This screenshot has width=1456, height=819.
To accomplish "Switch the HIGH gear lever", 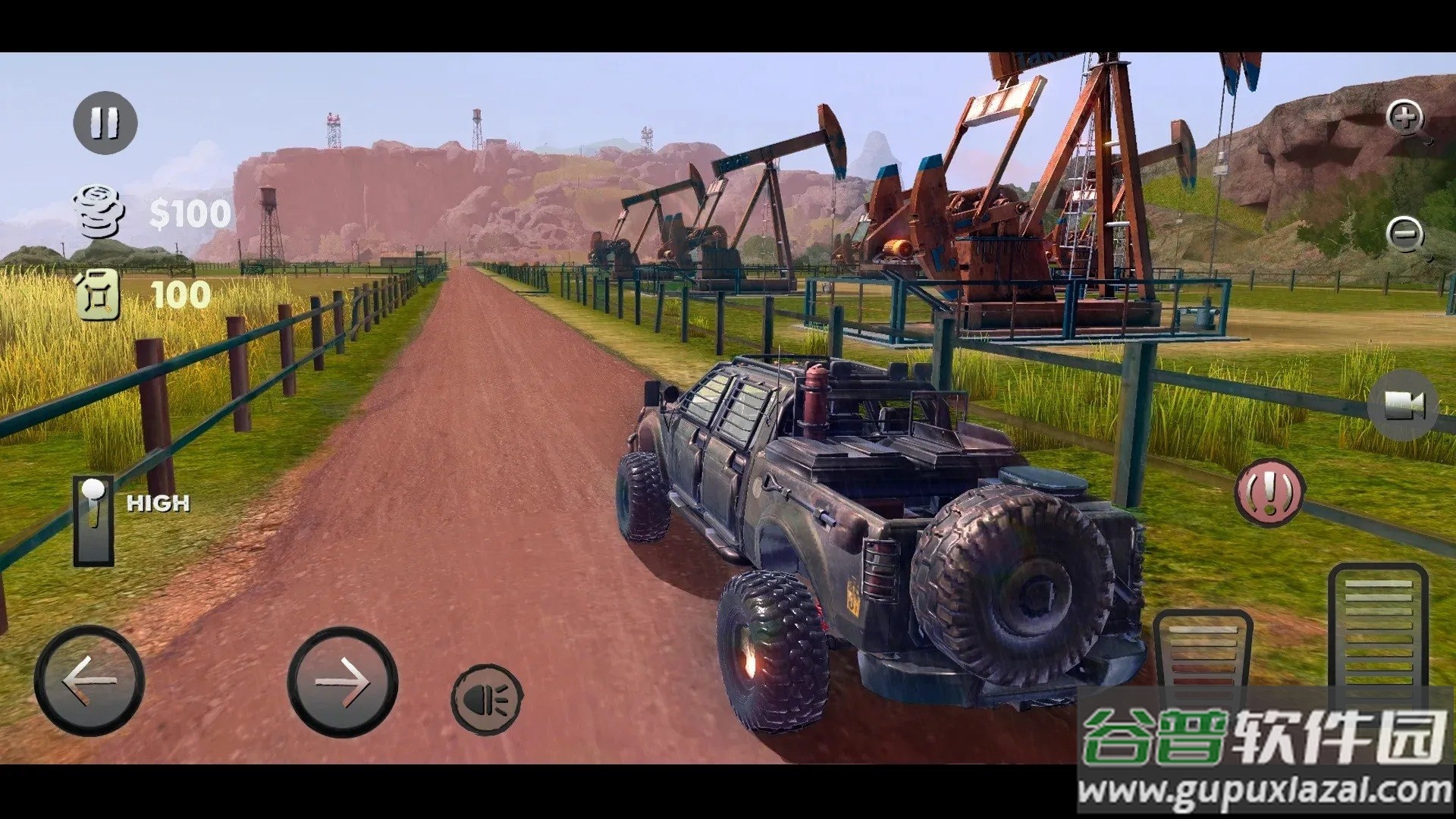I will [94, 521].
